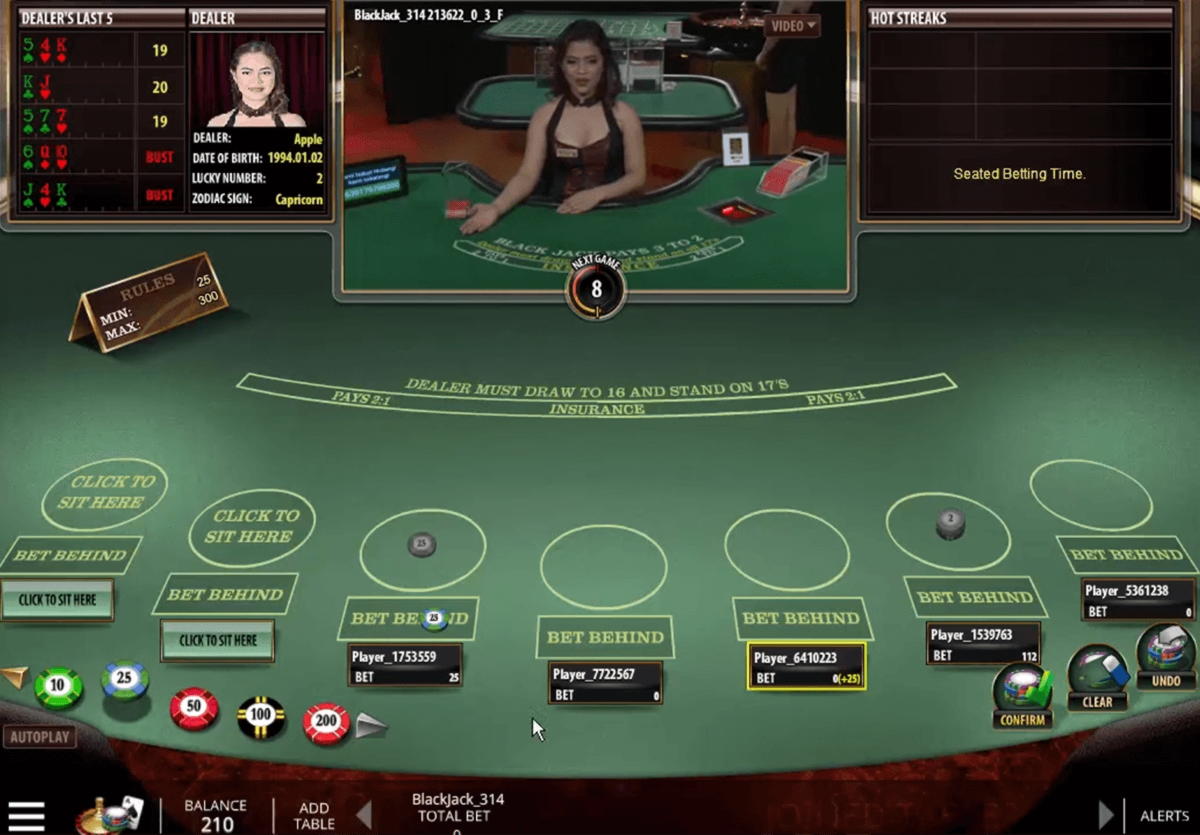Open the Autoplay options

click(40, 737)
